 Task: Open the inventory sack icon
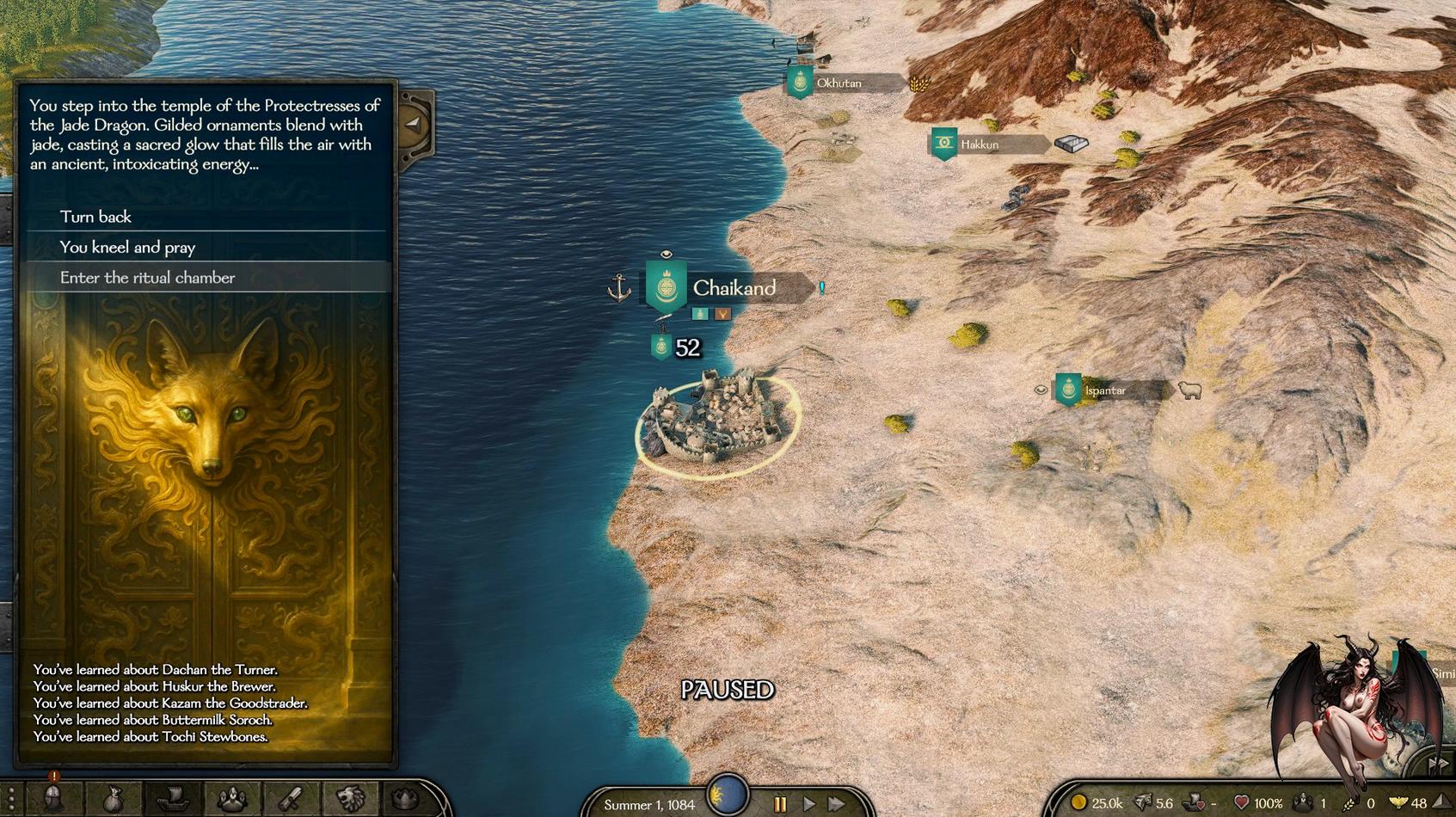(x=113, y=800)
